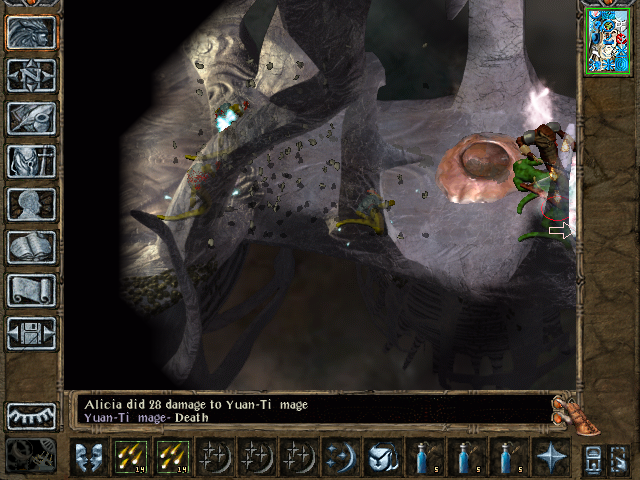Open the area map screen
The width and height of the screenshot is (640, 480).
[31, 75]
